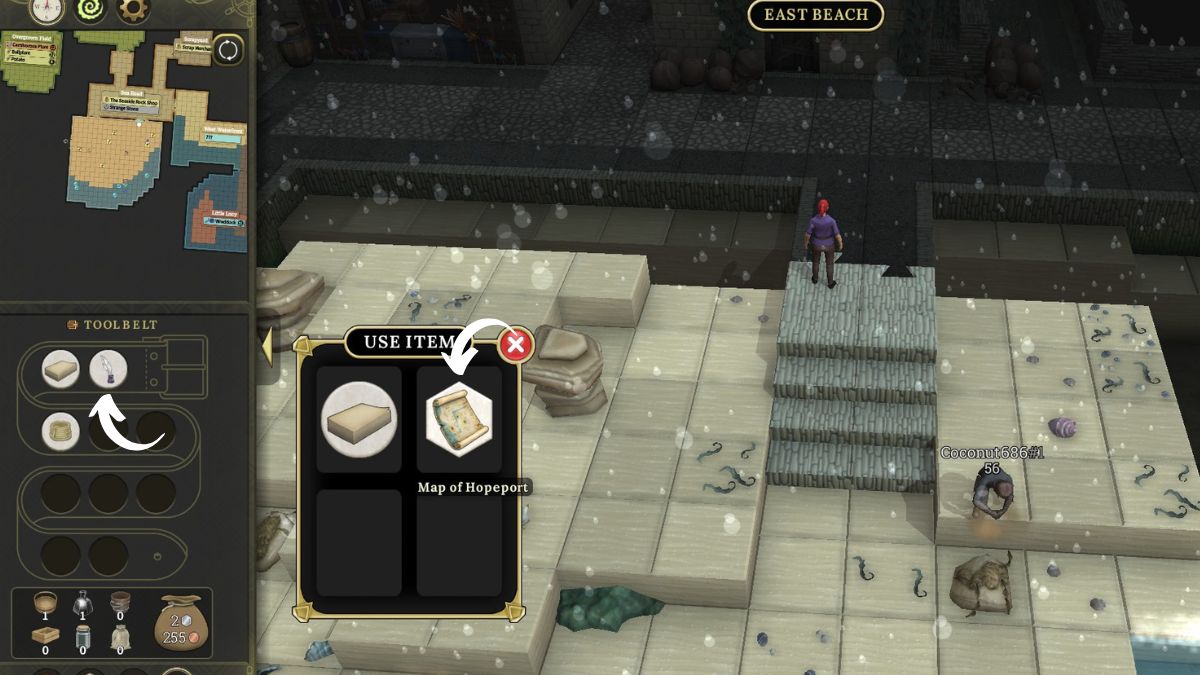Click the green spiral icon
Screen dimensions: 1200x675
coord(89,11)
